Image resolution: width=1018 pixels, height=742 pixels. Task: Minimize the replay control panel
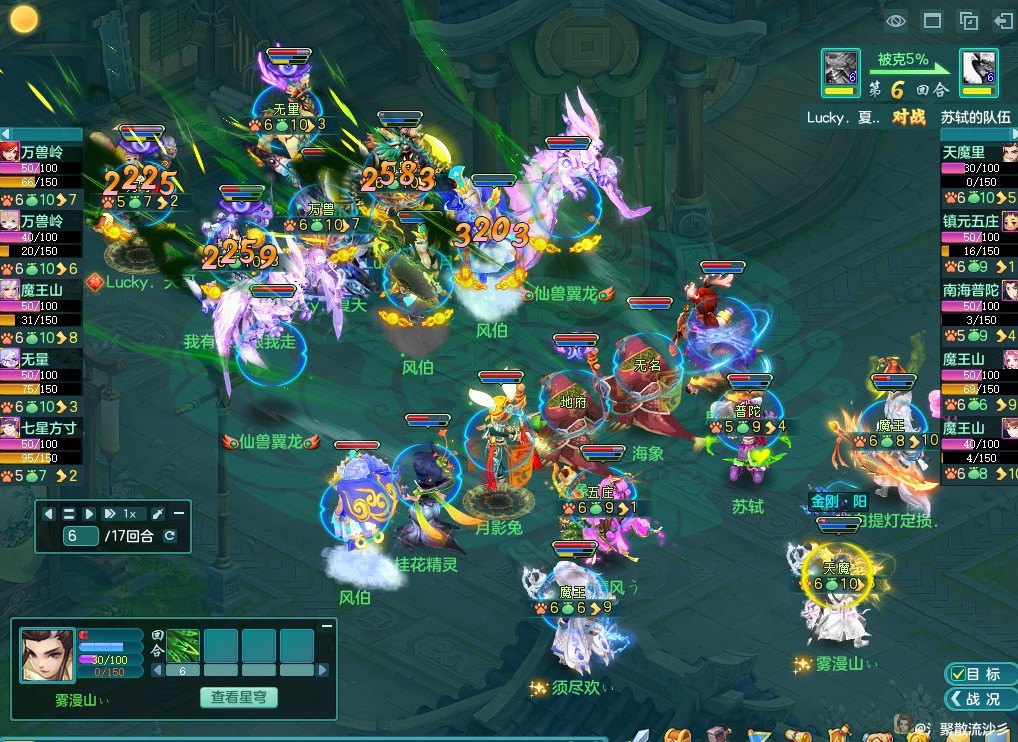click(180, 513)
